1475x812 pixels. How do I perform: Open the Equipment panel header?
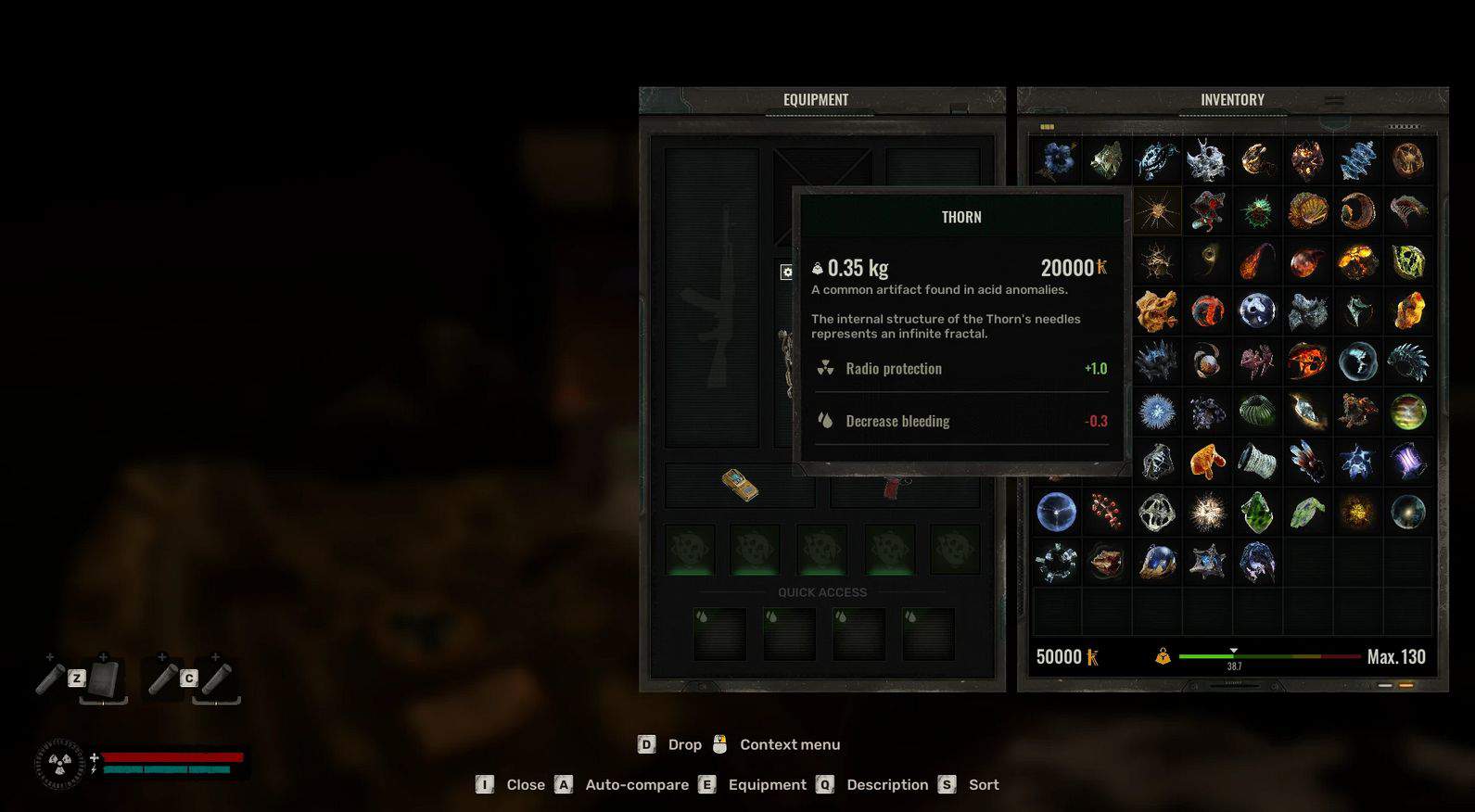(815, 100)
